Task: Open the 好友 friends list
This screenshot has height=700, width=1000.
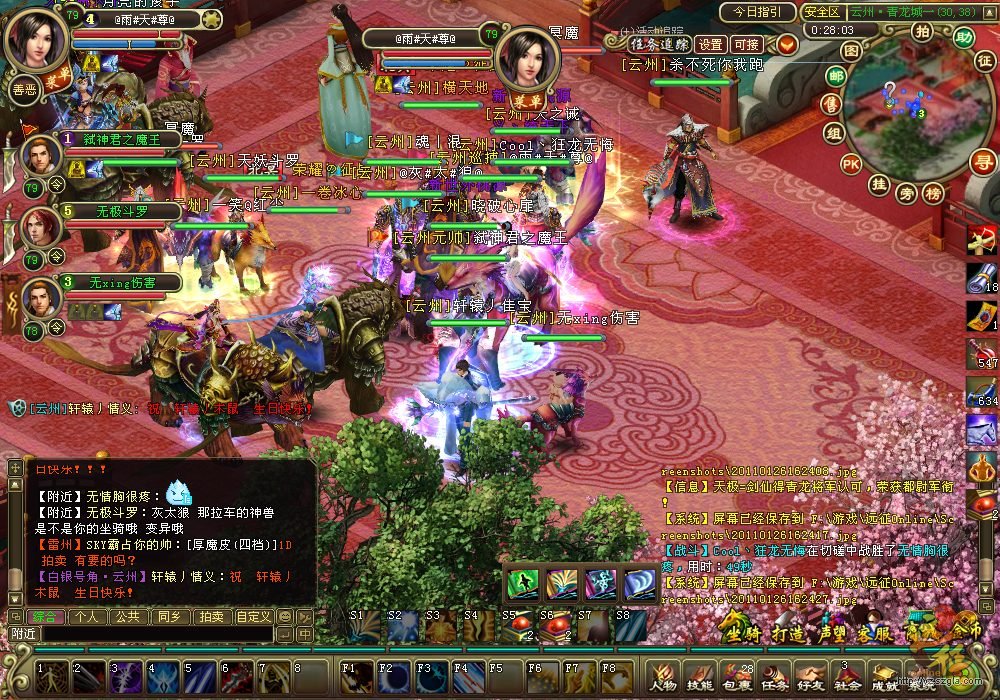Action: point(812,677)
